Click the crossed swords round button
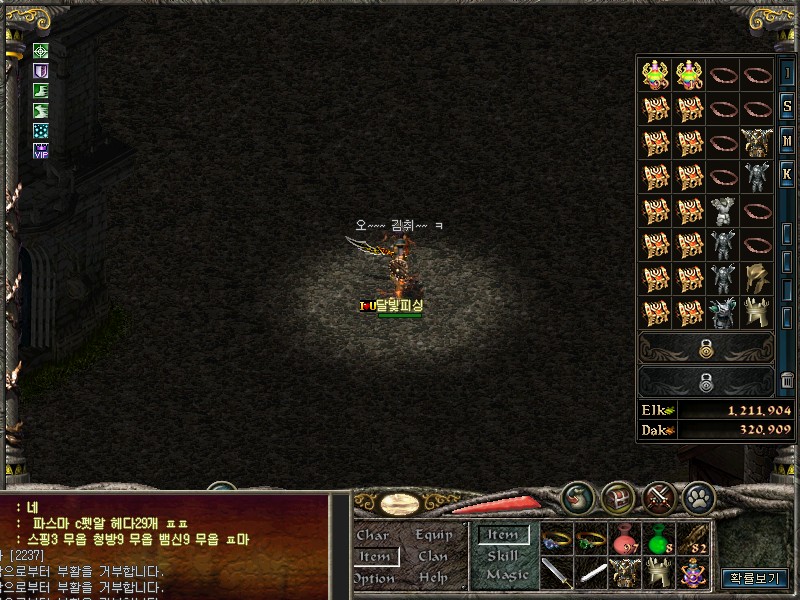Screen dimensions: 800x600 pyautogui.click(x=660, y=495)
